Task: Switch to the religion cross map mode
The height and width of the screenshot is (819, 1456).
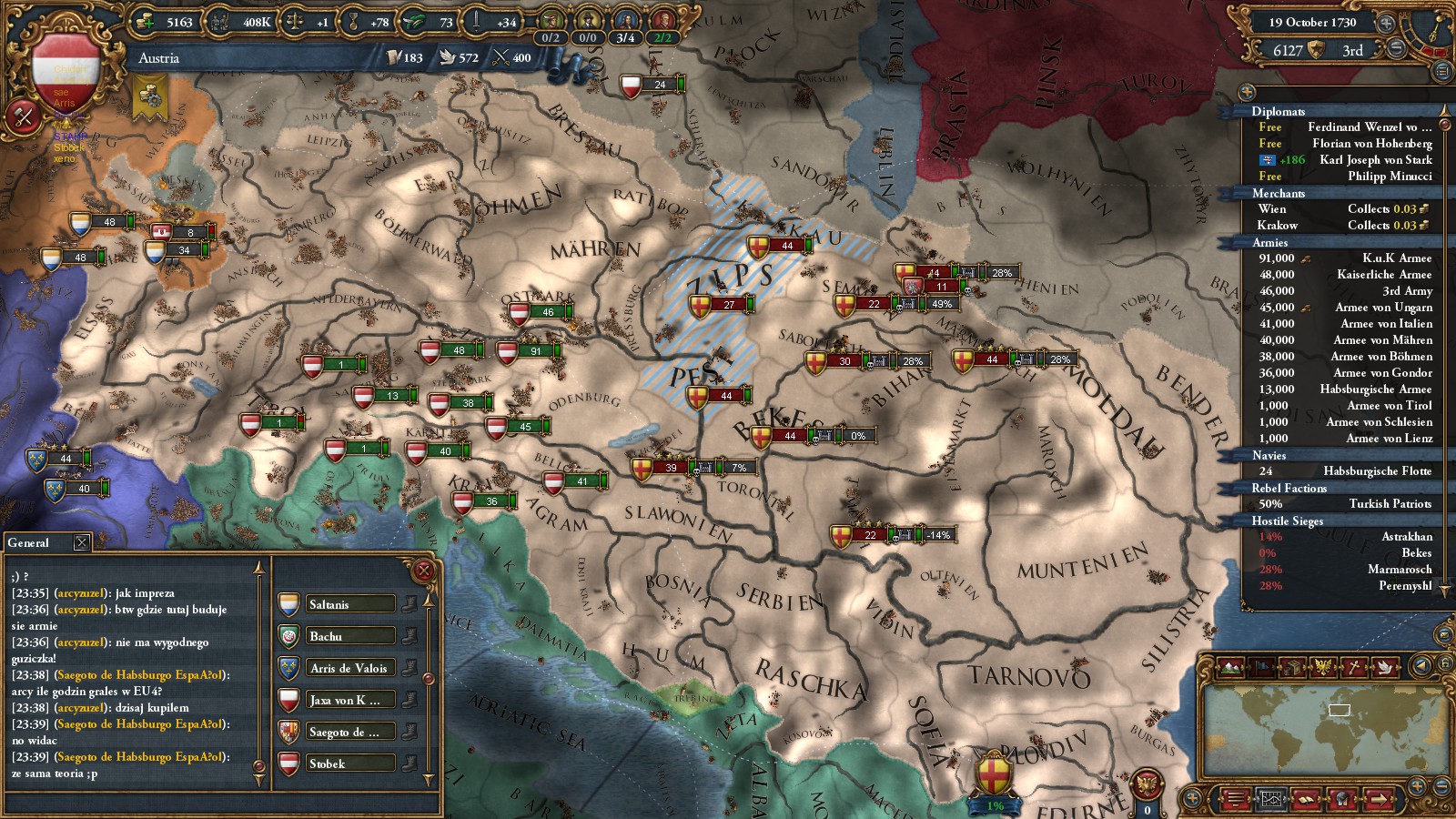Action: [x=1354, y=667]
